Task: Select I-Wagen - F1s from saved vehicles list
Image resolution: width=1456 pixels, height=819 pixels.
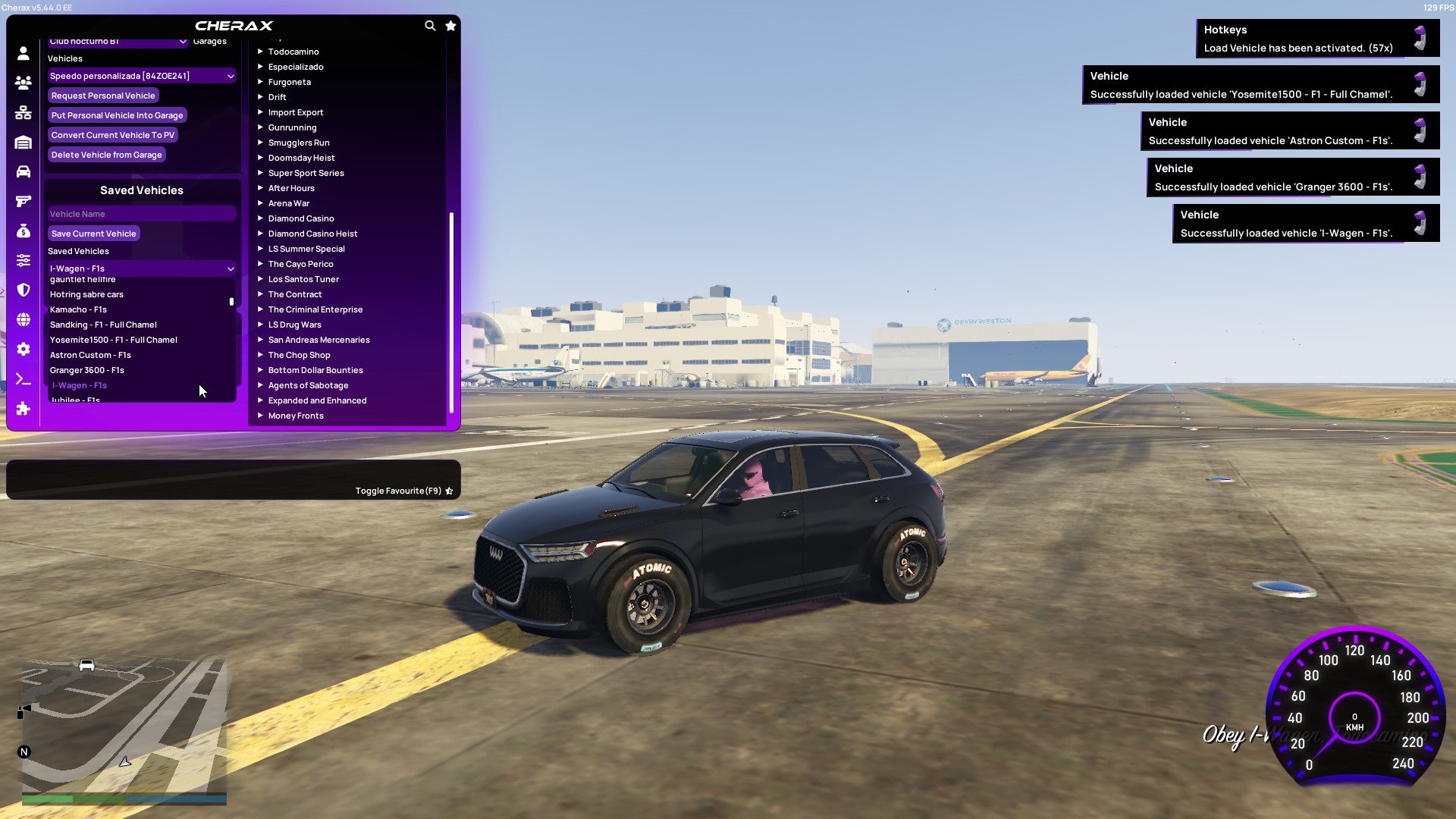Action: 80,385
